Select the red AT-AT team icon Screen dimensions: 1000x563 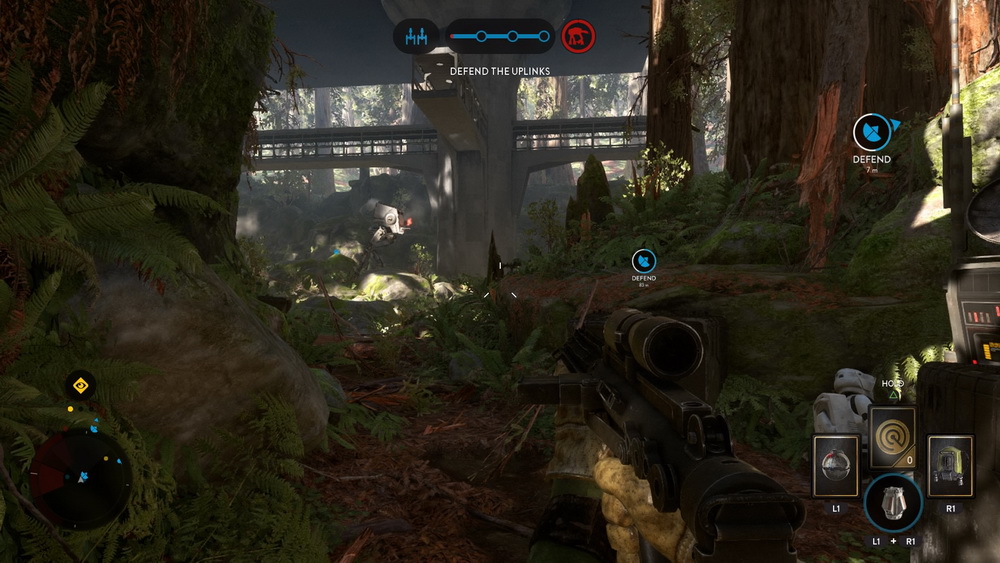click(x=578, y=37)
